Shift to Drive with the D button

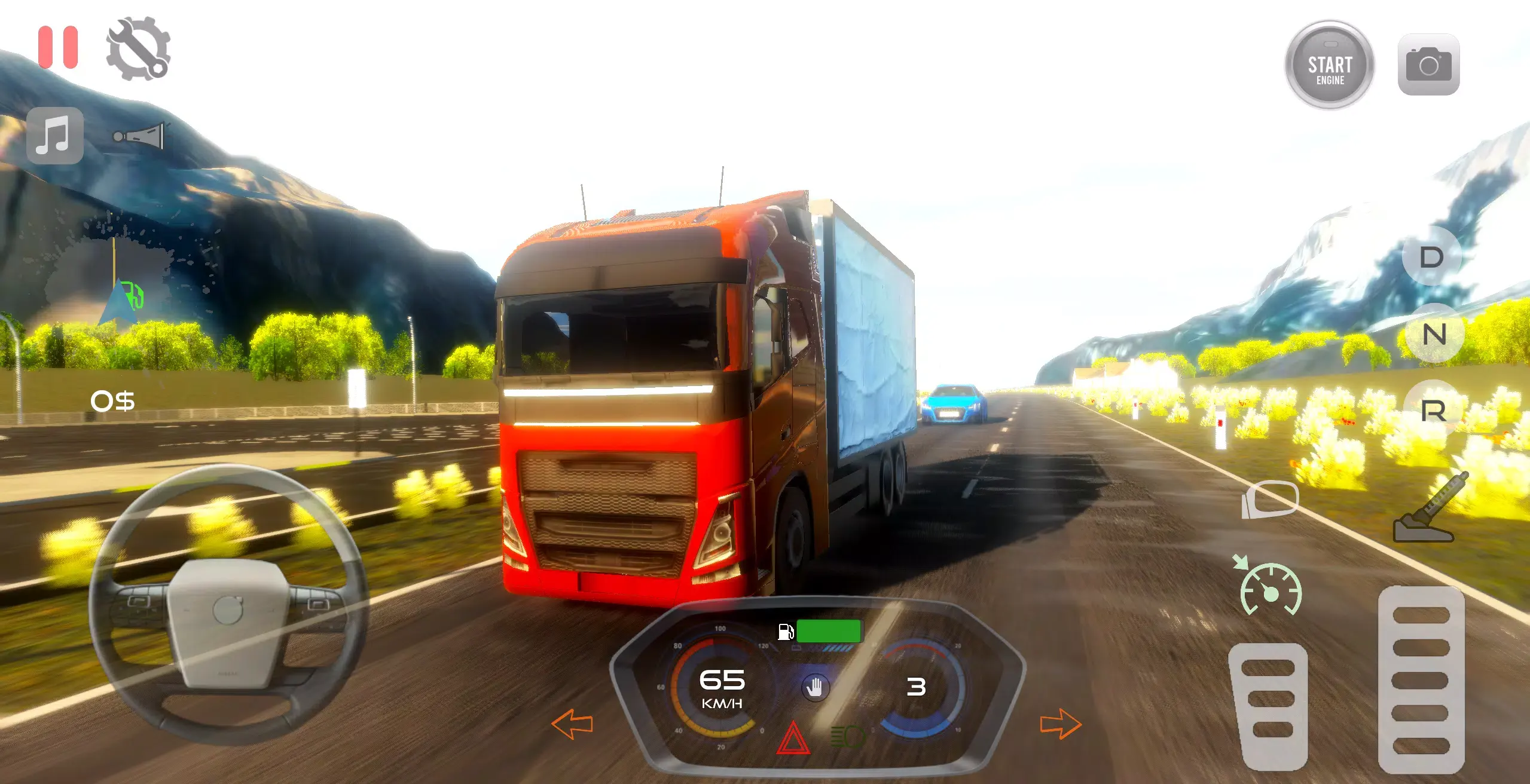click(1431, 258)
